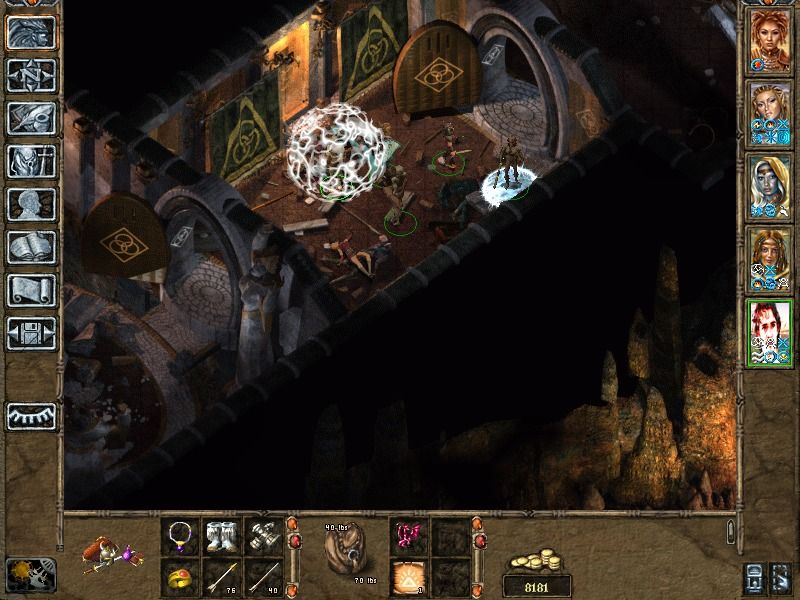Select the silver boots slot

(221, 536)
